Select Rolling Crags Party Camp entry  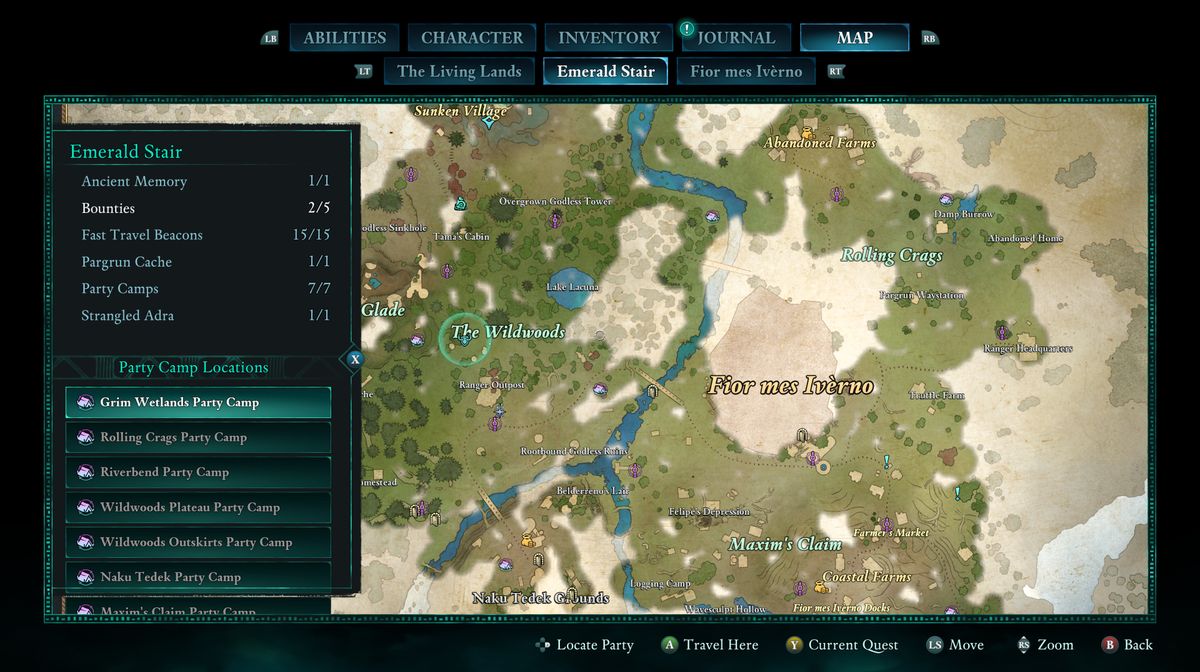click(198, 437)
